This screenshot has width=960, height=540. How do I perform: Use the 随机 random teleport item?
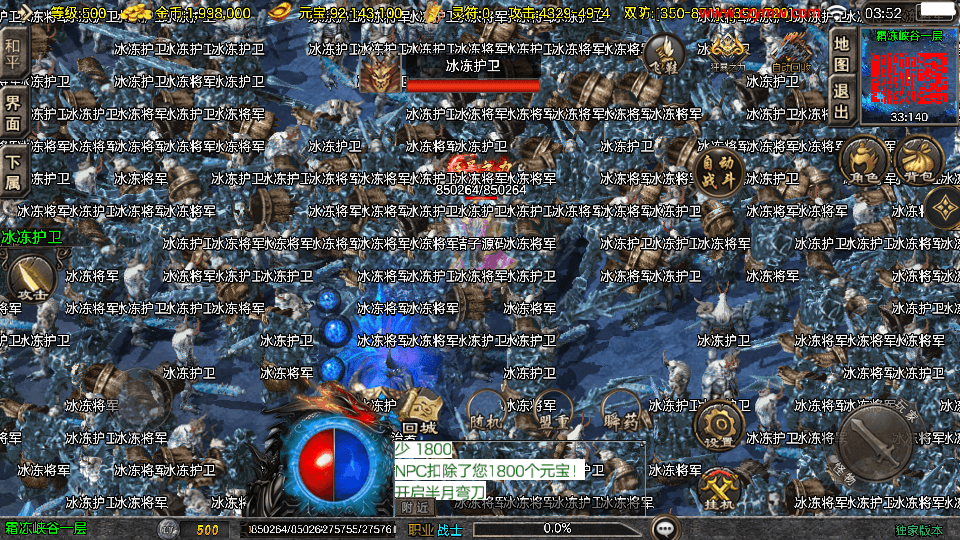[486, 411]
